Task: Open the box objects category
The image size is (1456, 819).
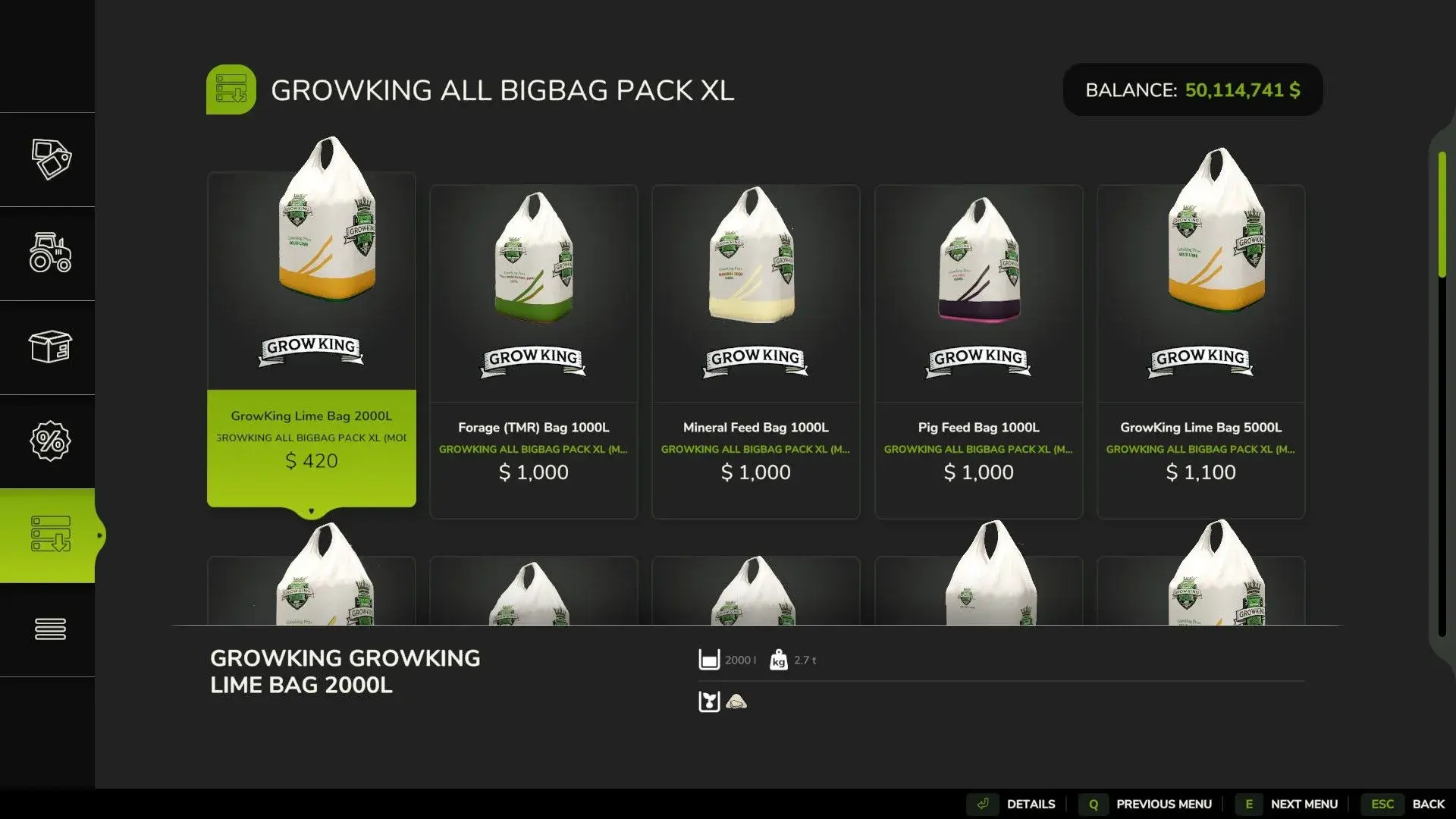Action: pos(50,347)
